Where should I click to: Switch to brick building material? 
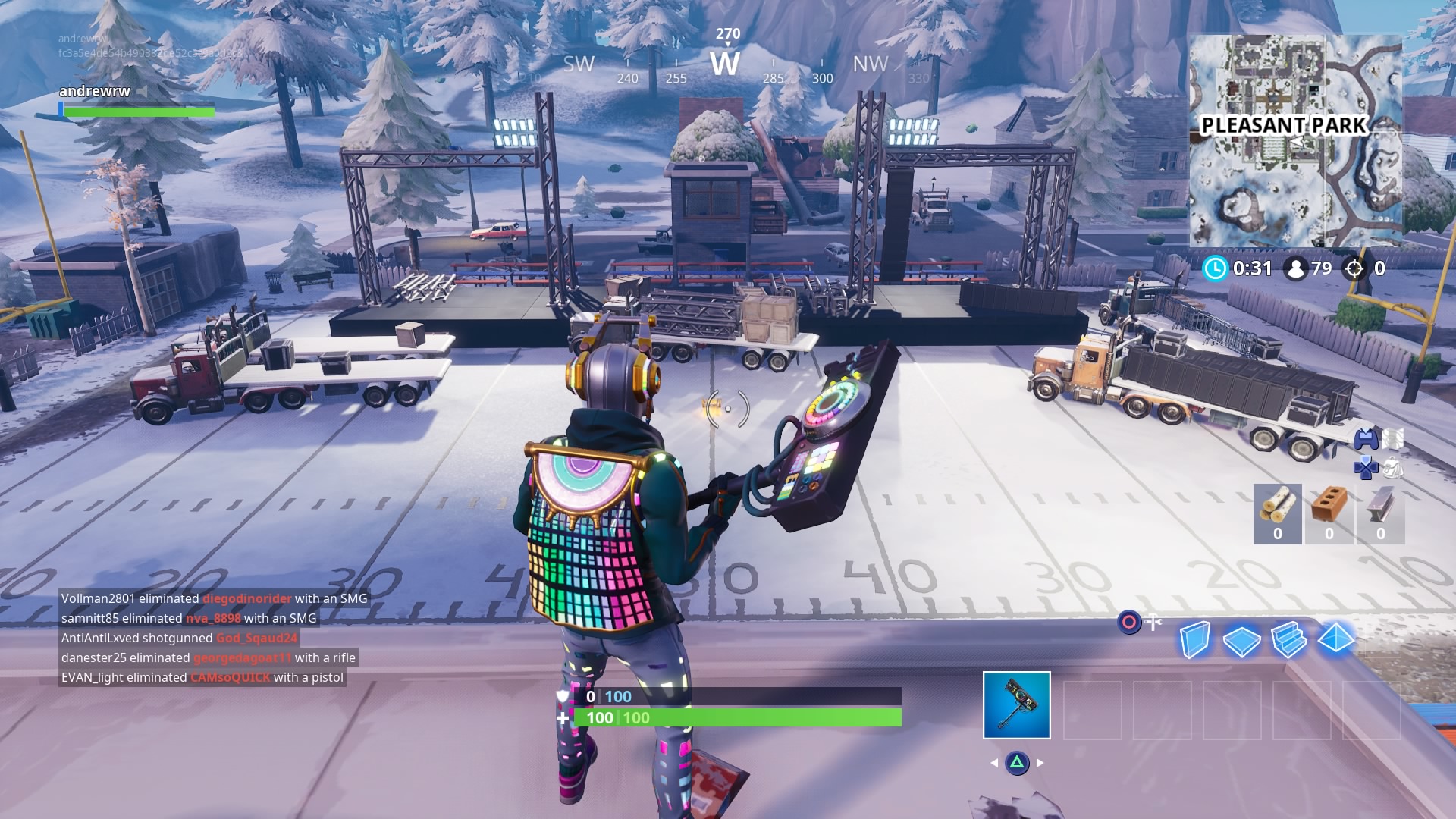point(1329,513)
